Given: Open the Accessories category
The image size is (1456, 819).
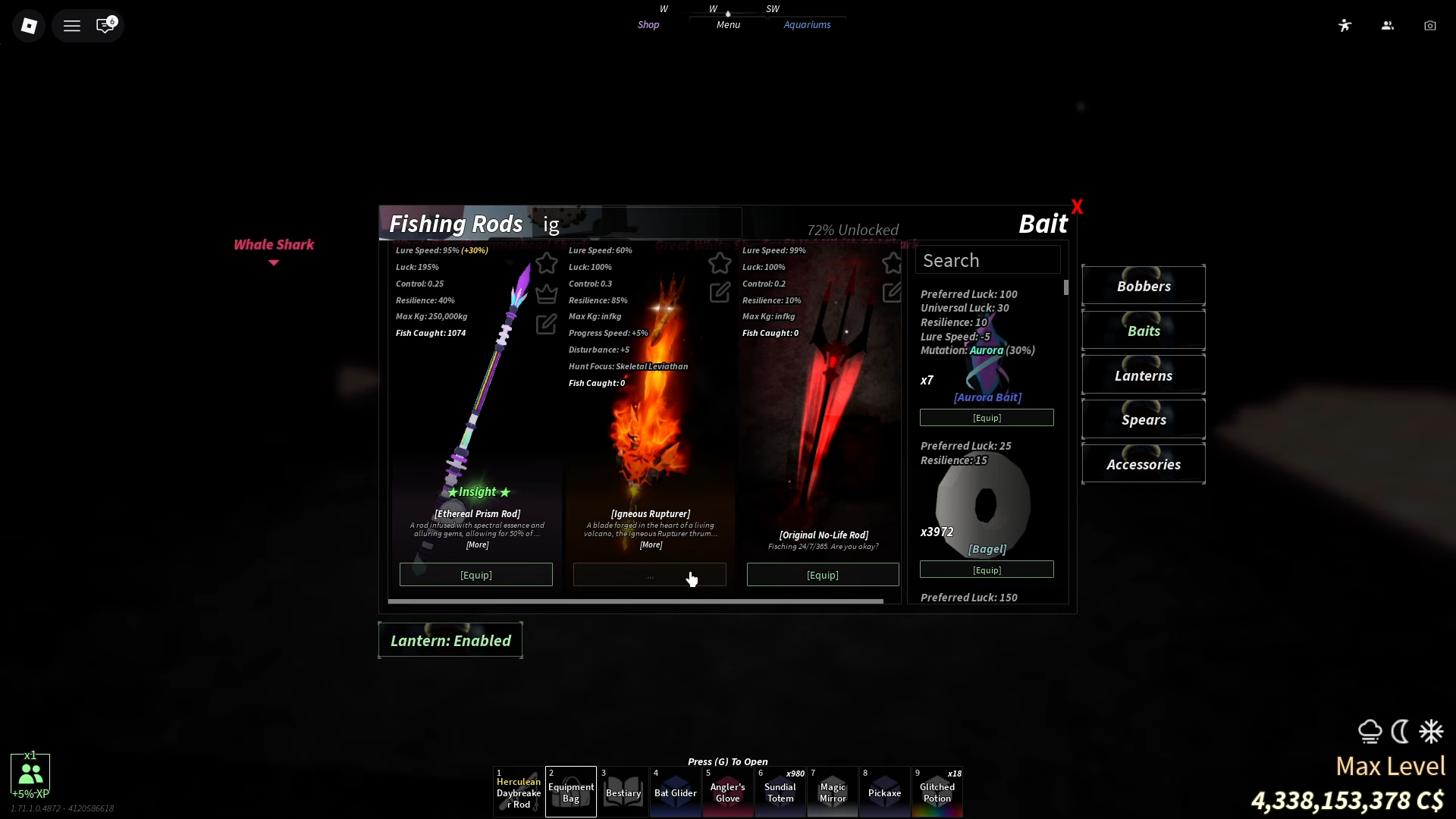Looking at the screenshot, I should point(1143,464).
